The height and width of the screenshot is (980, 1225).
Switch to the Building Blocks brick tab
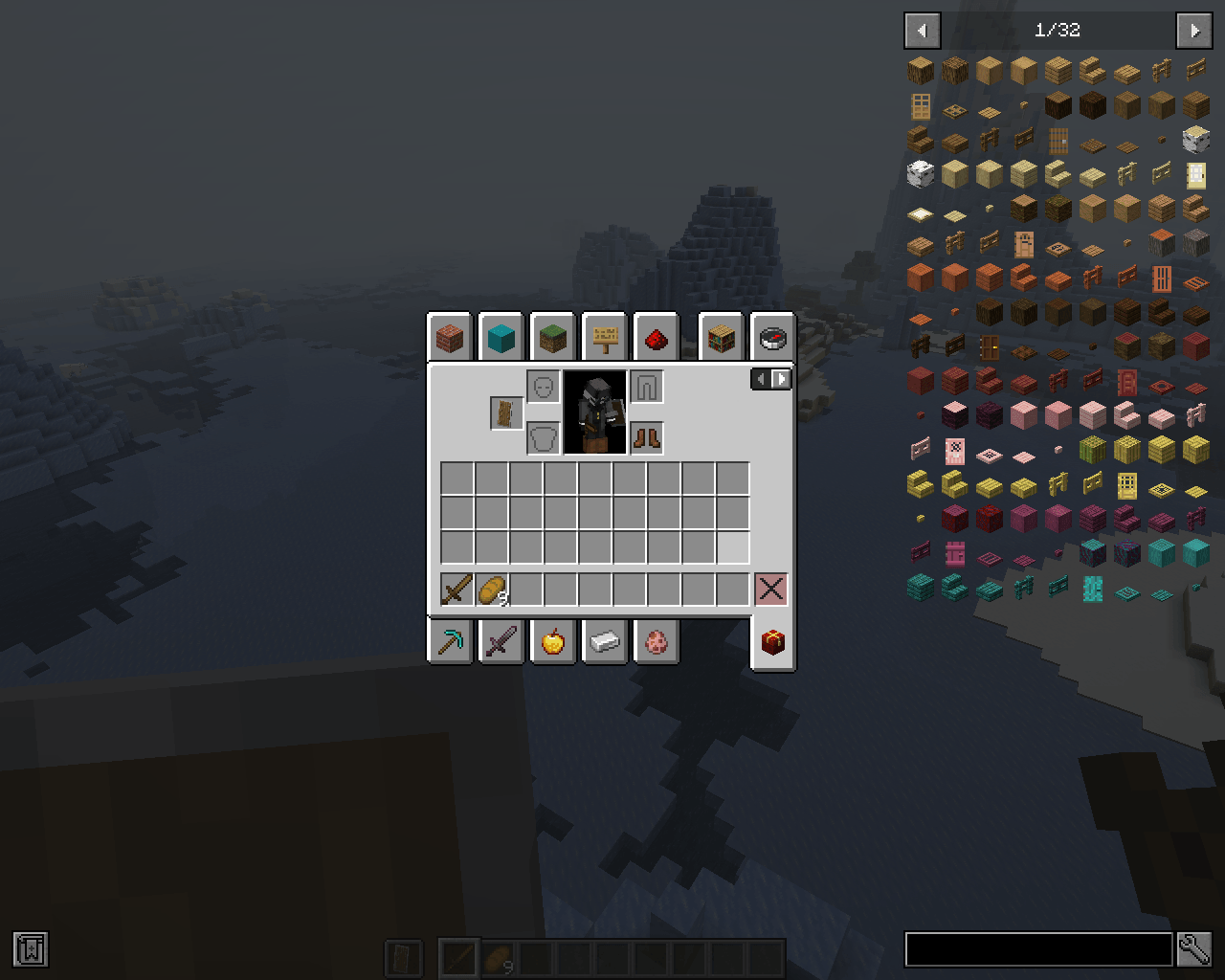[450, 337]
